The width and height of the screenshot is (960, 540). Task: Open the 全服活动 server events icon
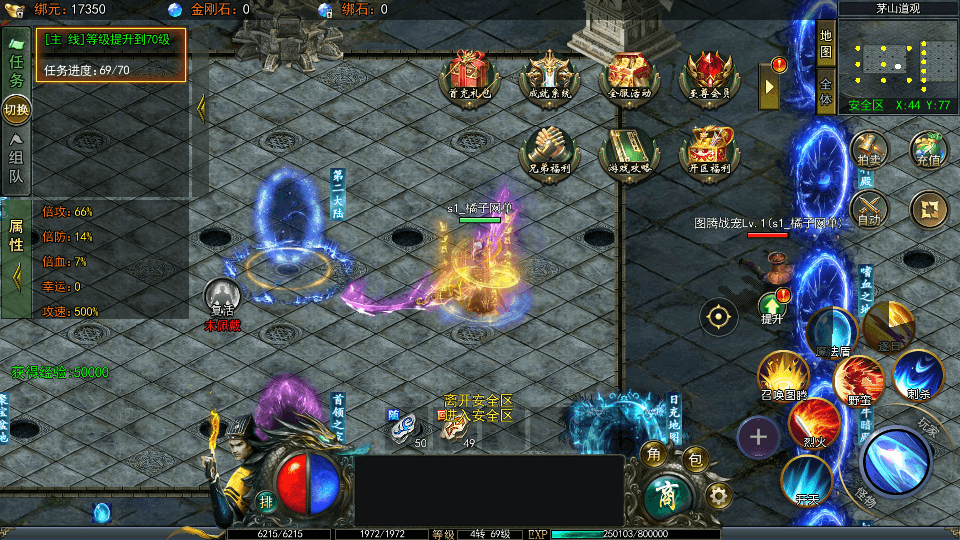point(629,75)
